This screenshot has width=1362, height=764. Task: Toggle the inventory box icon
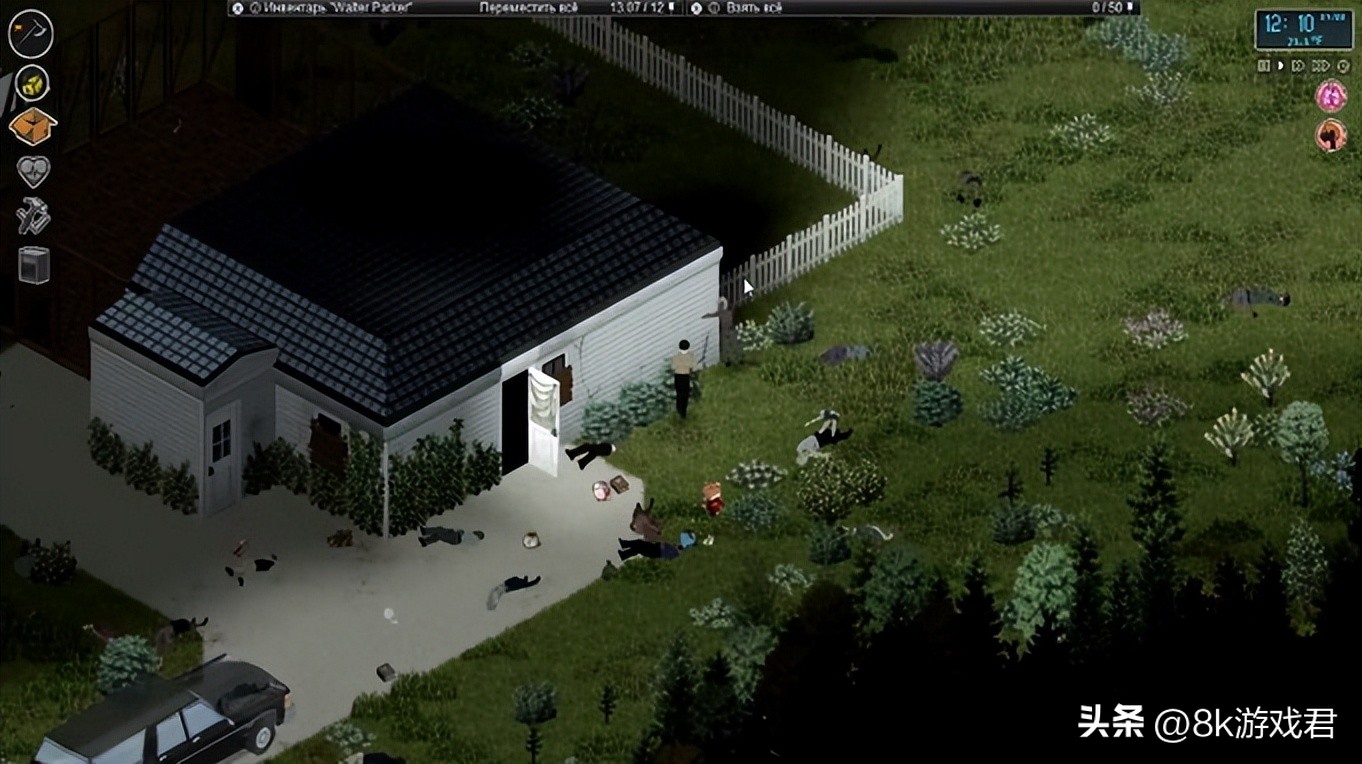(x=32, y=127)
